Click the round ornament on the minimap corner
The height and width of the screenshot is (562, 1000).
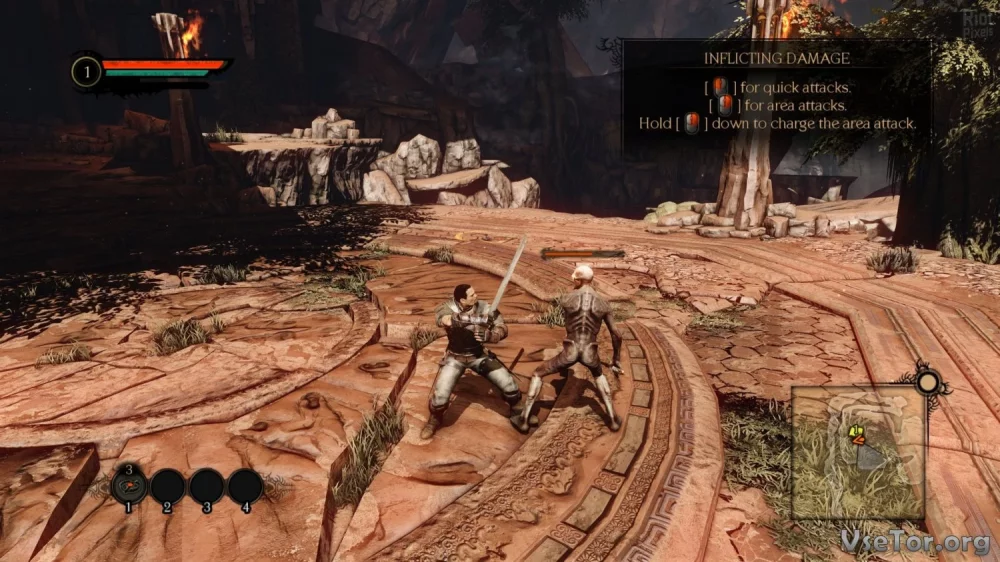(x=929, y=381)
